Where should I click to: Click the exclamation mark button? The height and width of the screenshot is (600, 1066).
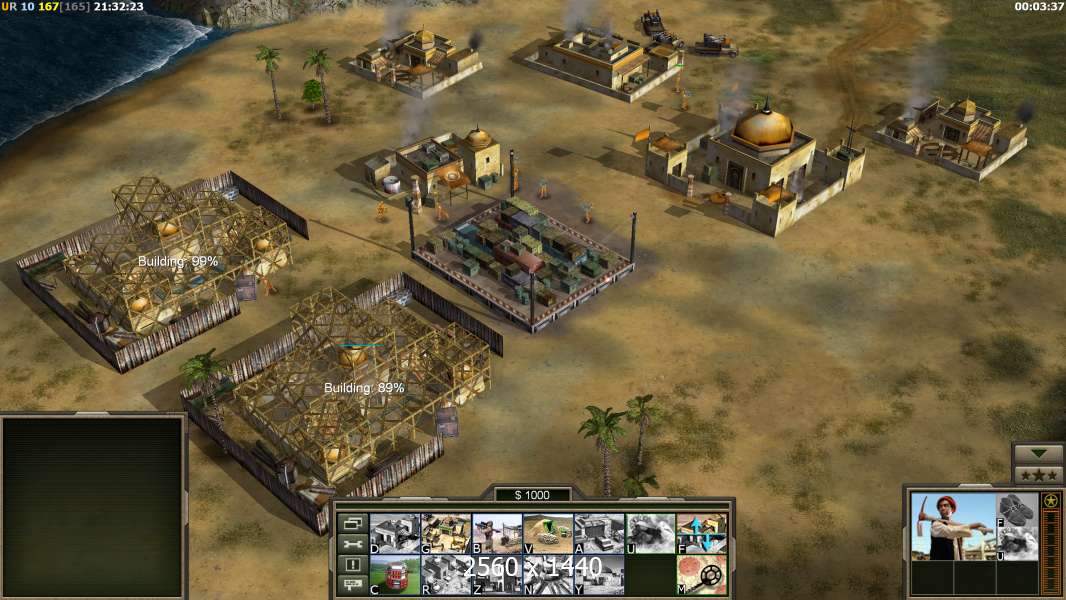351,565
